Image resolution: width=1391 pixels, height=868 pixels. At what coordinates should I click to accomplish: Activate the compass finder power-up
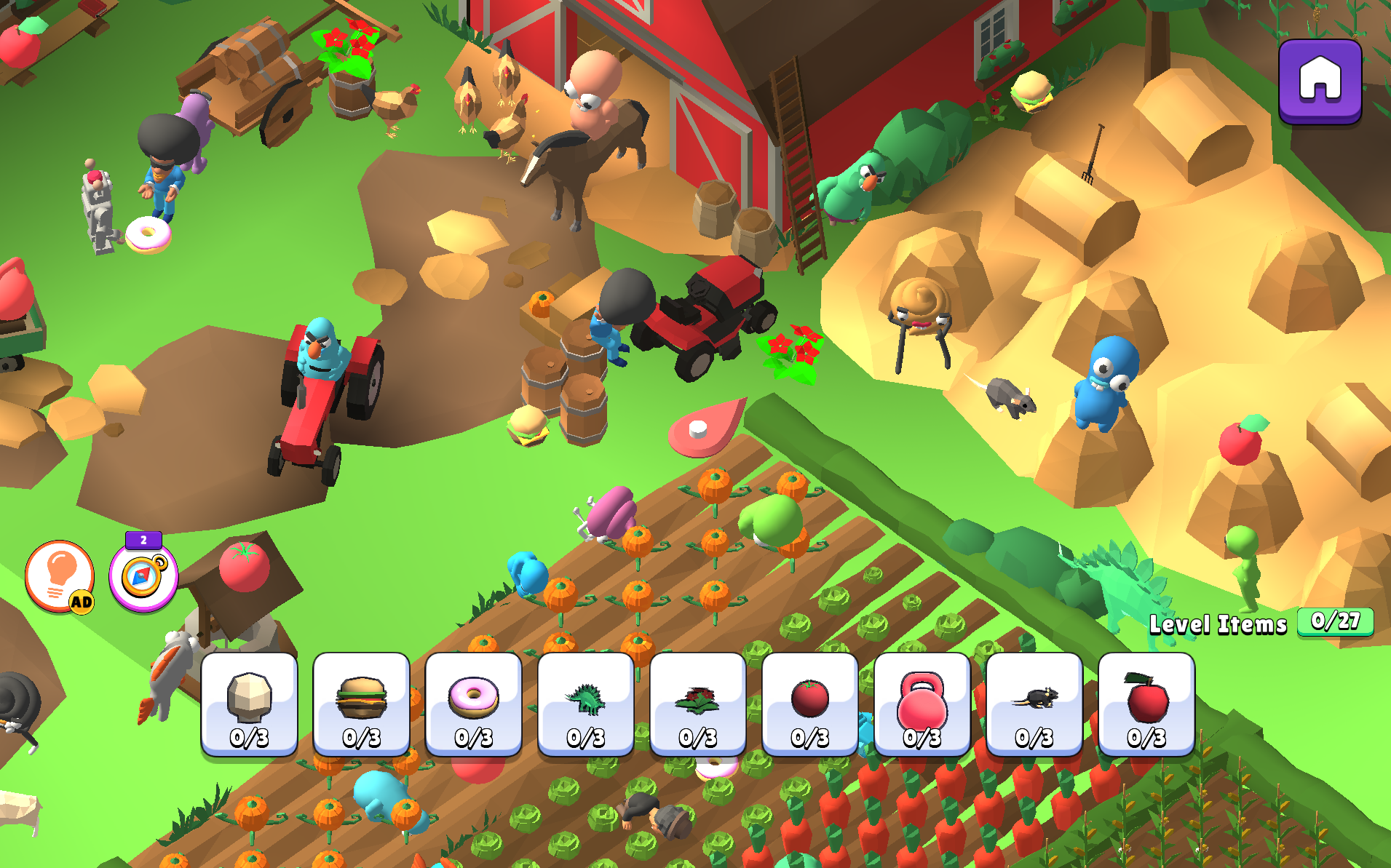click(143, 576)
